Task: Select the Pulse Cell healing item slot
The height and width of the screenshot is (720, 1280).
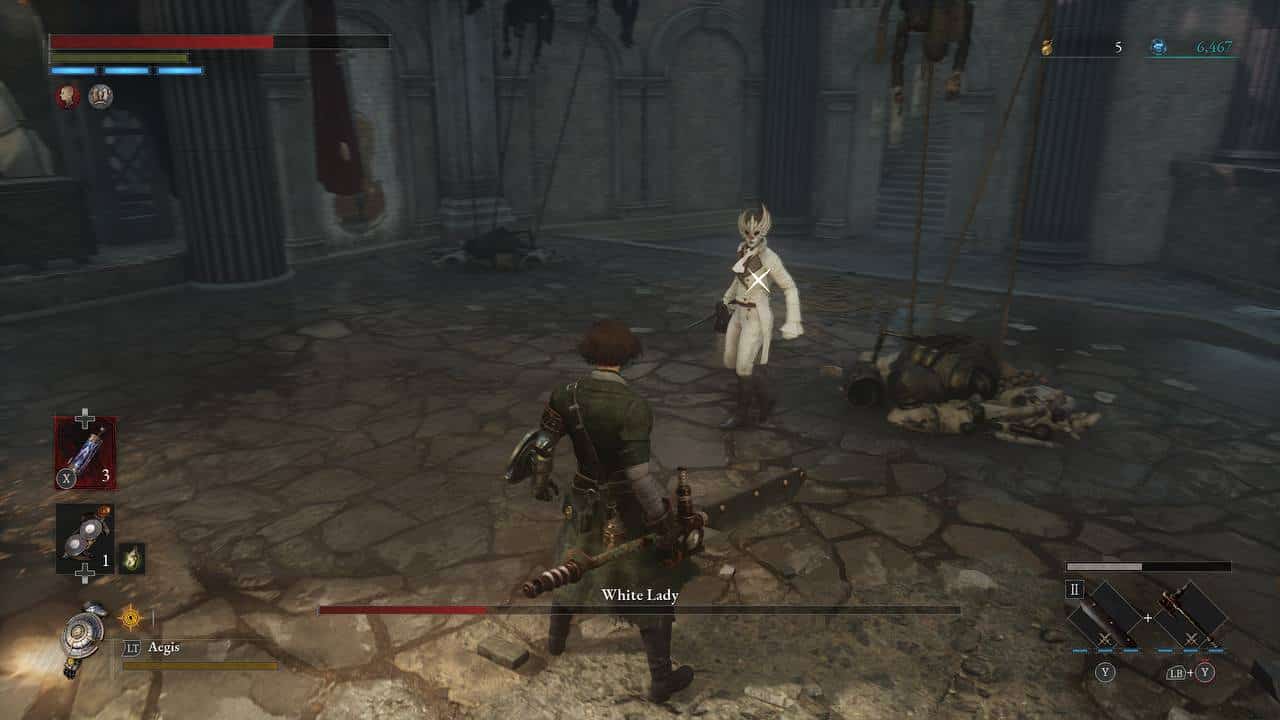Action: [85, 452]
